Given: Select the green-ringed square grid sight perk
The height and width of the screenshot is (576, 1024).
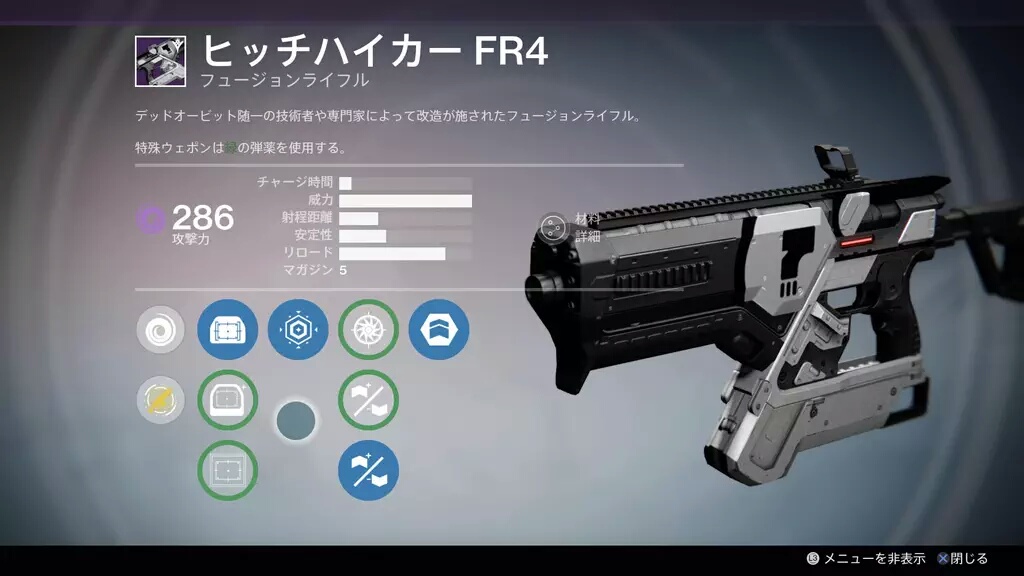Looking at the screenshot, I should (x=227, y=470).
